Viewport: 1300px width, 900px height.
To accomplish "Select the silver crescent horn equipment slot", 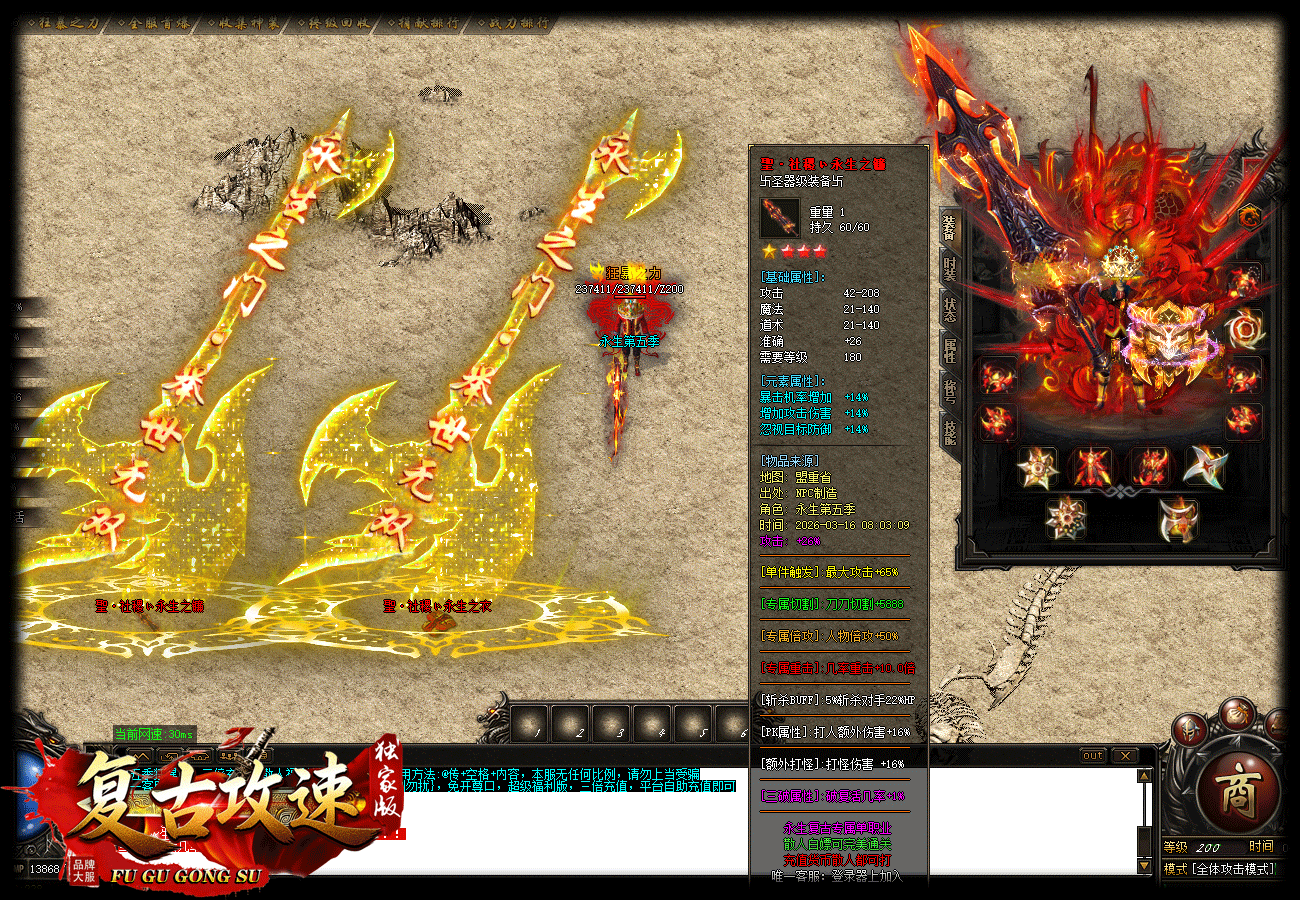I will [1178, 519].
